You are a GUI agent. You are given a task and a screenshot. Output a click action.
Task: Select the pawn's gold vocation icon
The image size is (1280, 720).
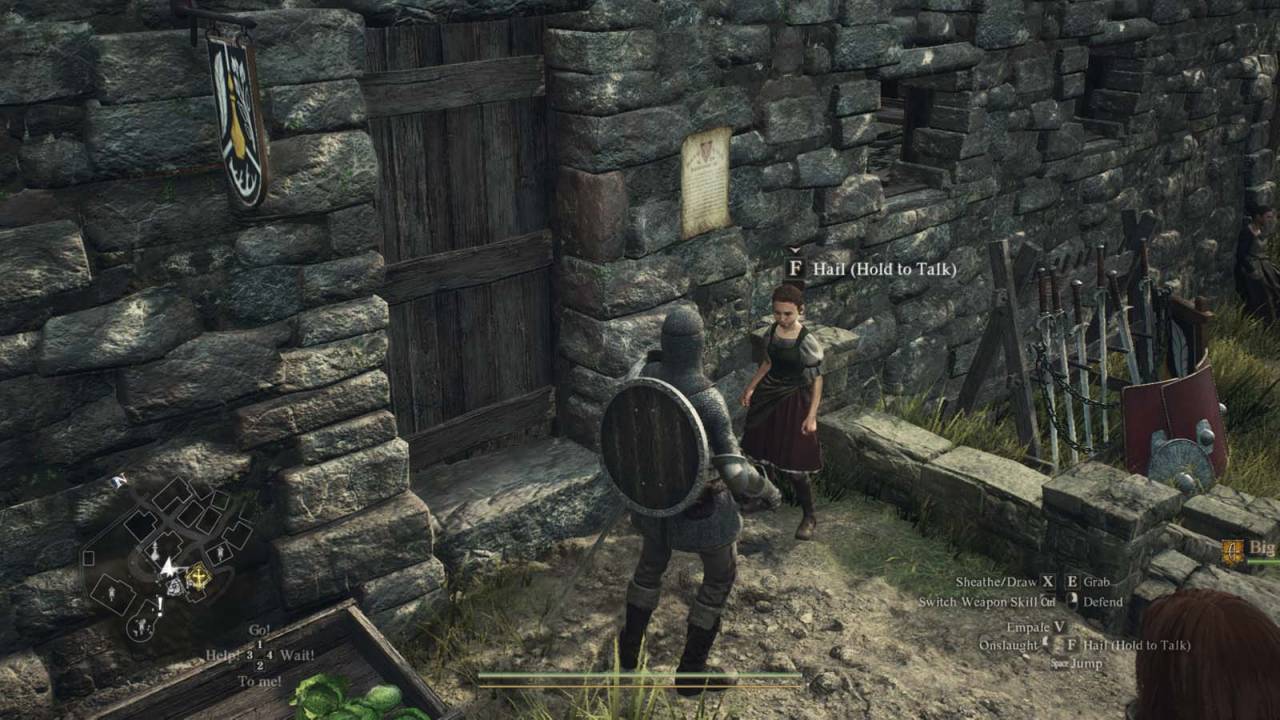1232,551
